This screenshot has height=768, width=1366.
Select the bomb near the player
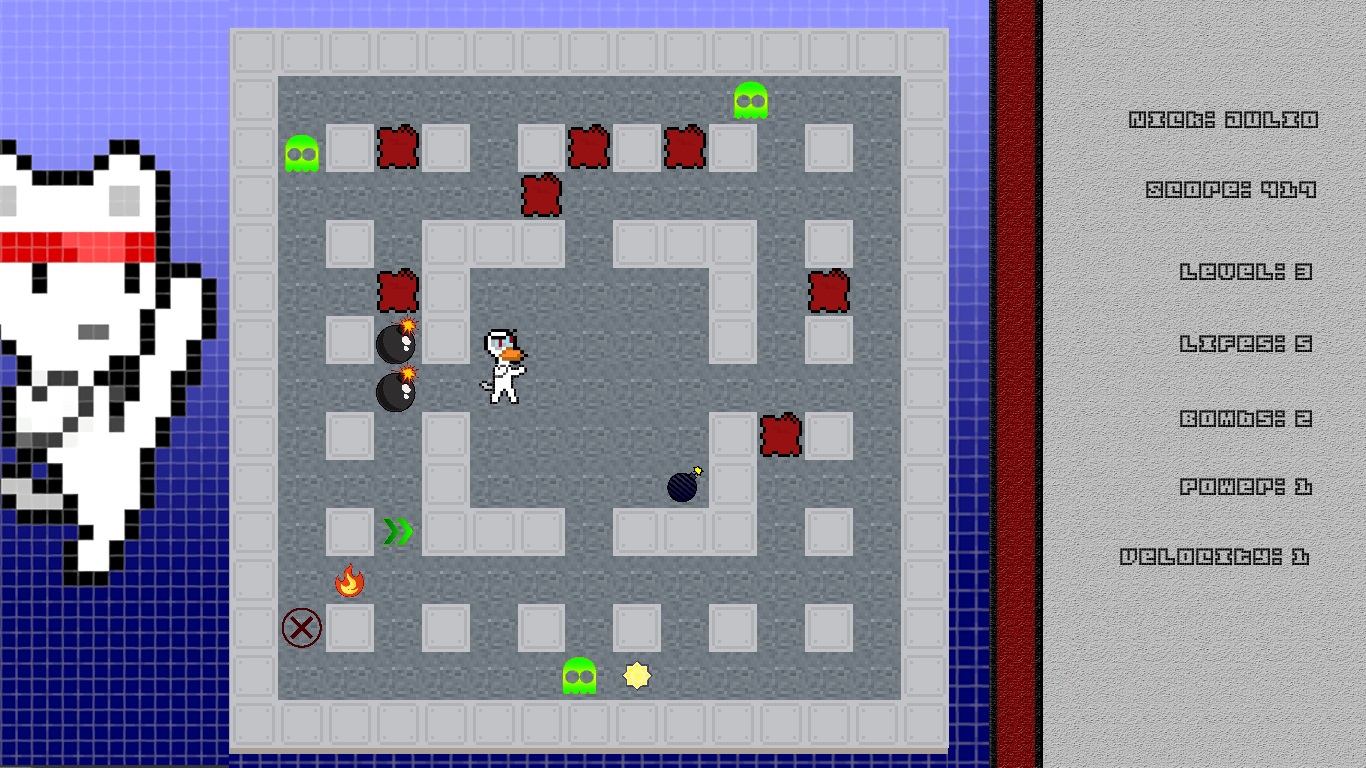[x=395, y=343]
